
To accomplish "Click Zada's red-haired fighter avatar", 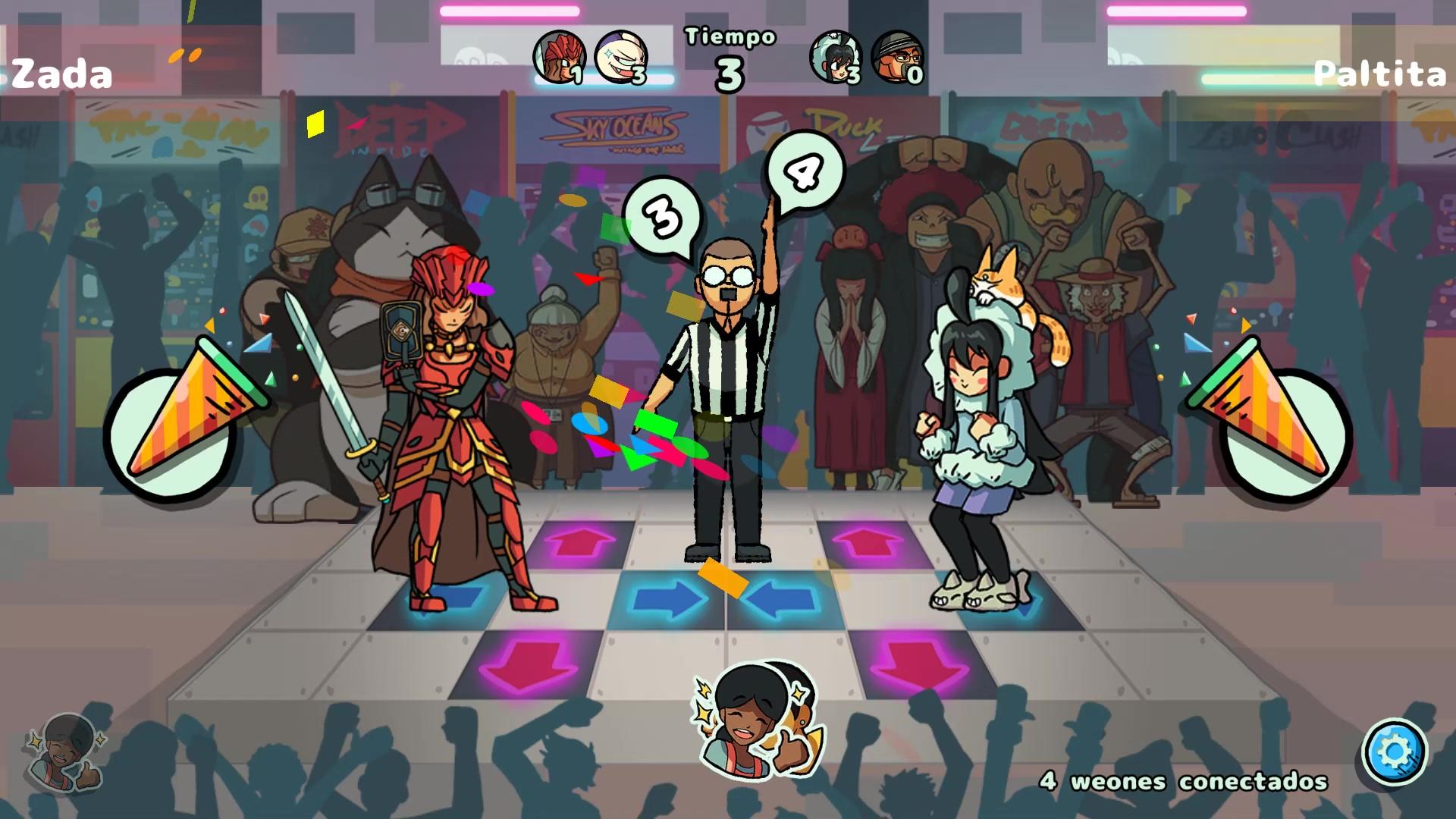I will [559, 57].
